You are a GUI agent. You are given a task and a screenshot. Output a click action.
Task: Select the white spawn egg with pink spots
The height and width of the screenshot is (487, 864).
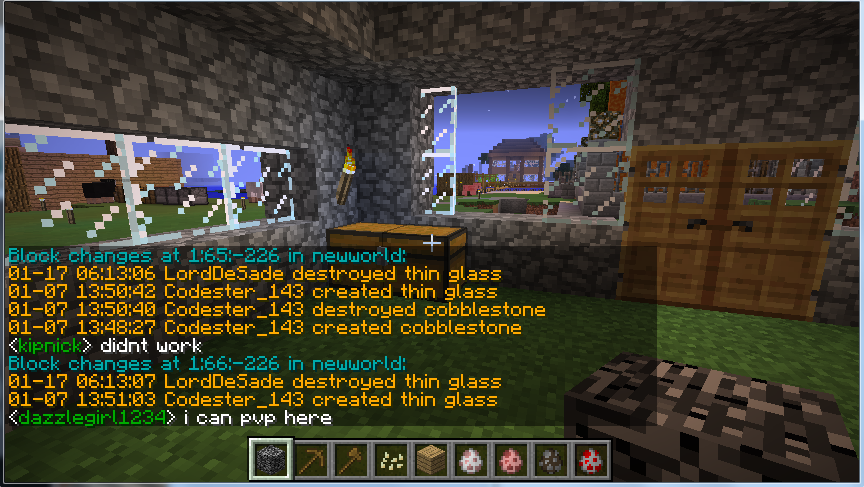pos(469,460)
